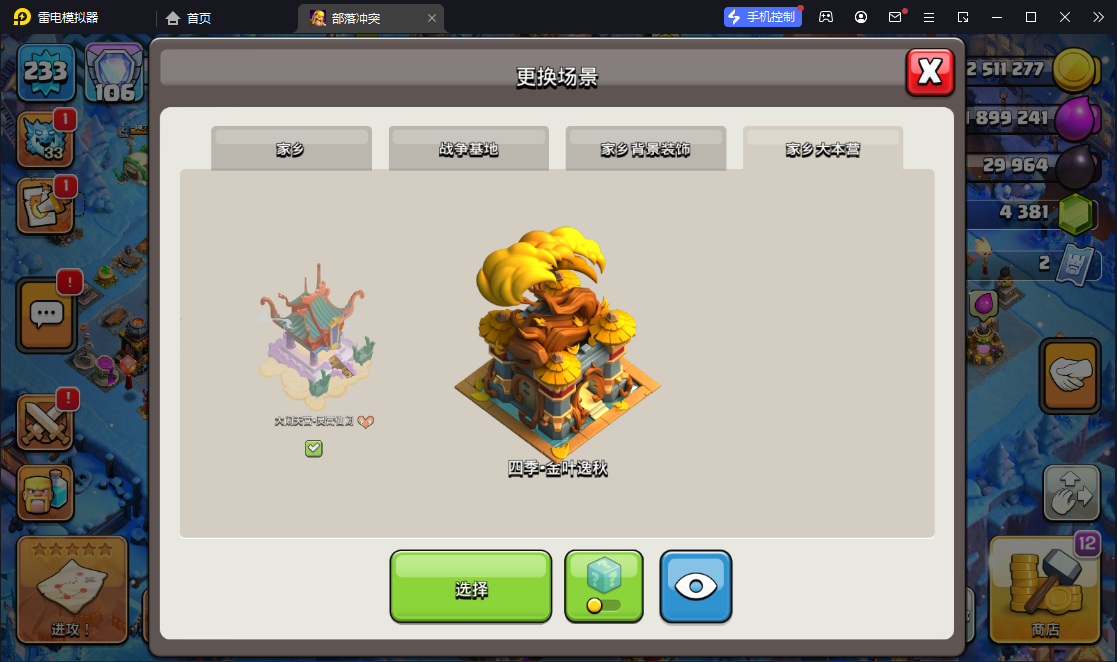Open the chat speech bubble button
The width and height of the screenshot is (1117, 662).
47,314
